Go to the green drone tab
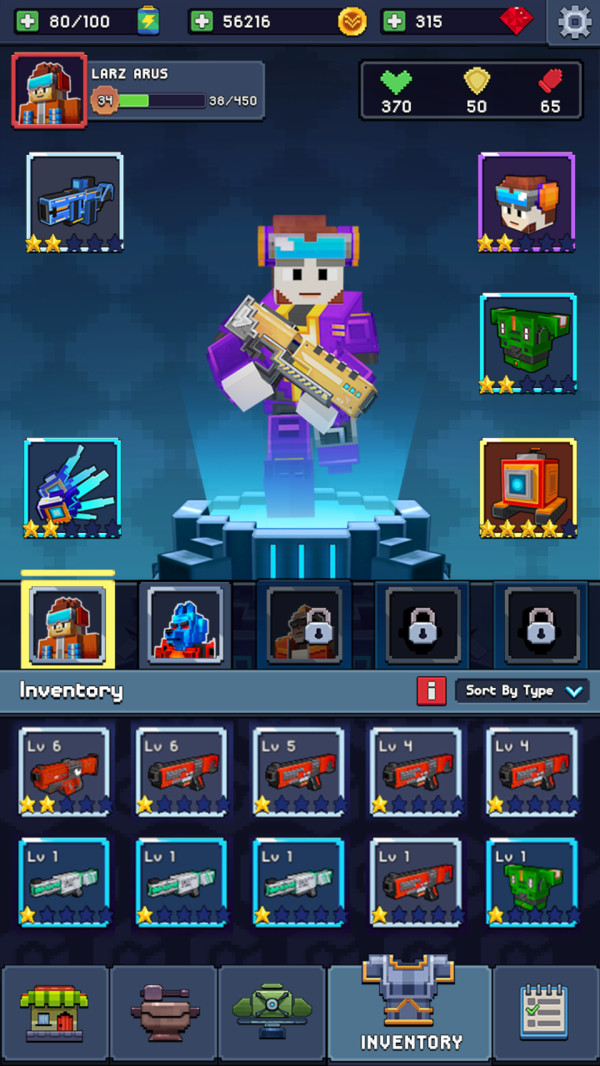The width and height of the screenshot is (600, 1066). tap(272, 1012)
